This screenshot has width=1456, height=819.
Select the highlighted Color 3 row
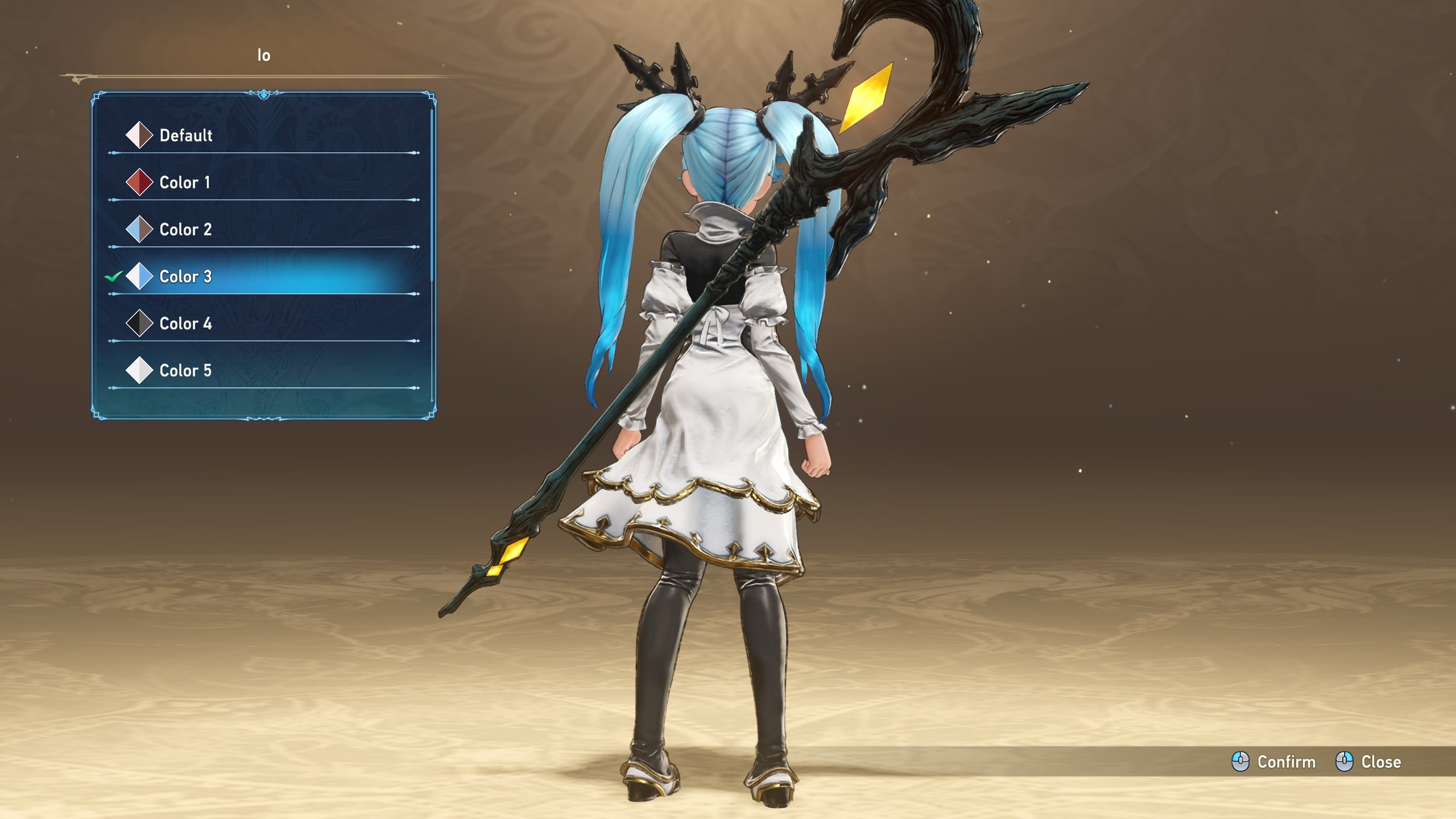pos(185,277)
